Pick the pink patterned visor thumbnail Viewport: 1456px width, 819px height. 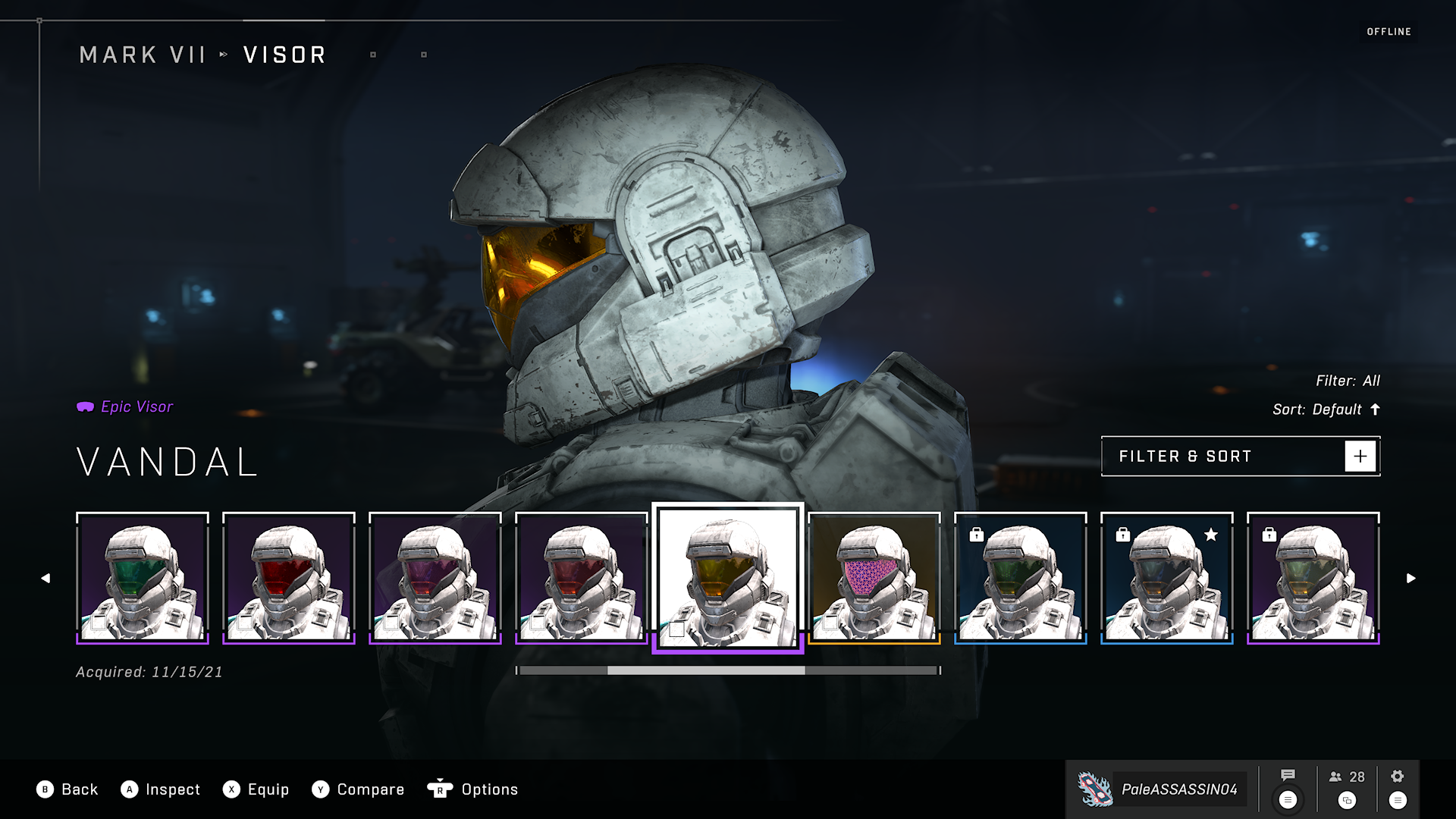click(874, 578)
